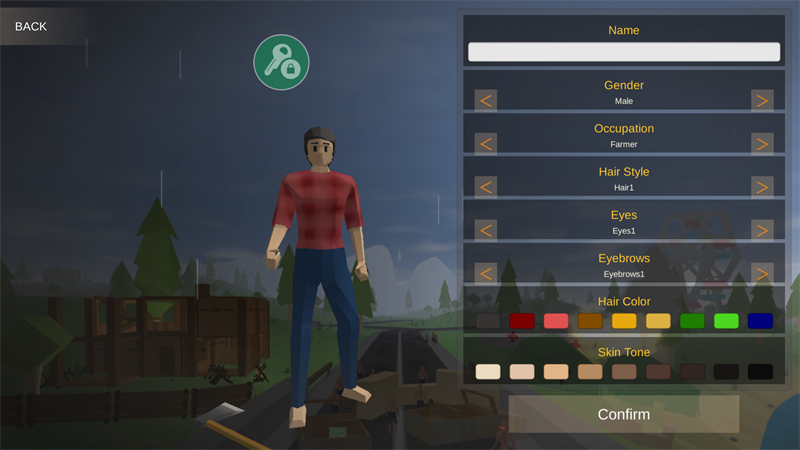The width and height of the screenshot is (800, 450).
Task: Return to previous Eyebrows style
Action: (486, 272)
